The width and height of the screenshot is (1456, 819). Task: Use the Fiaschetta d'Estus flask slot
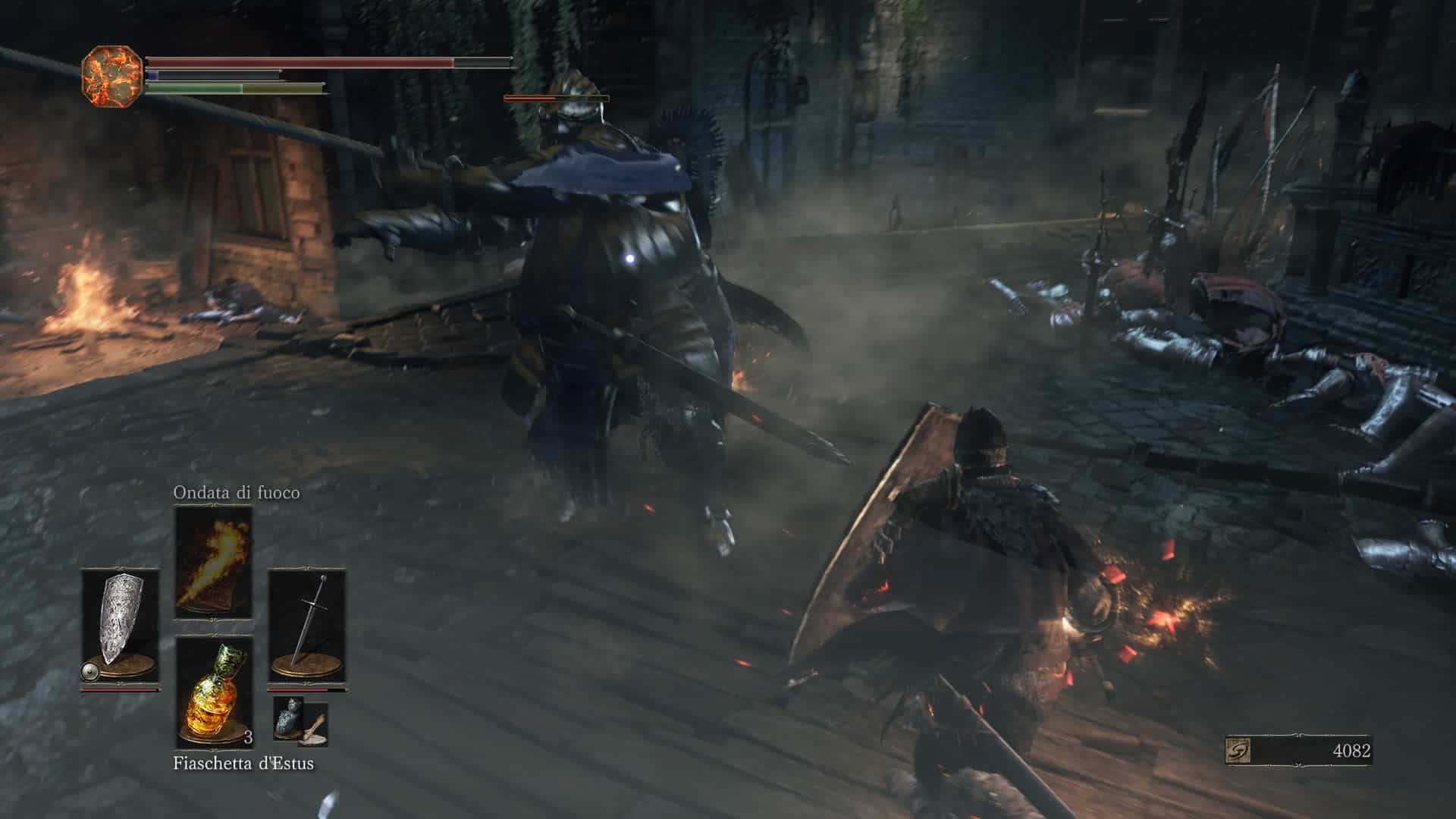[x=214, y=692]
